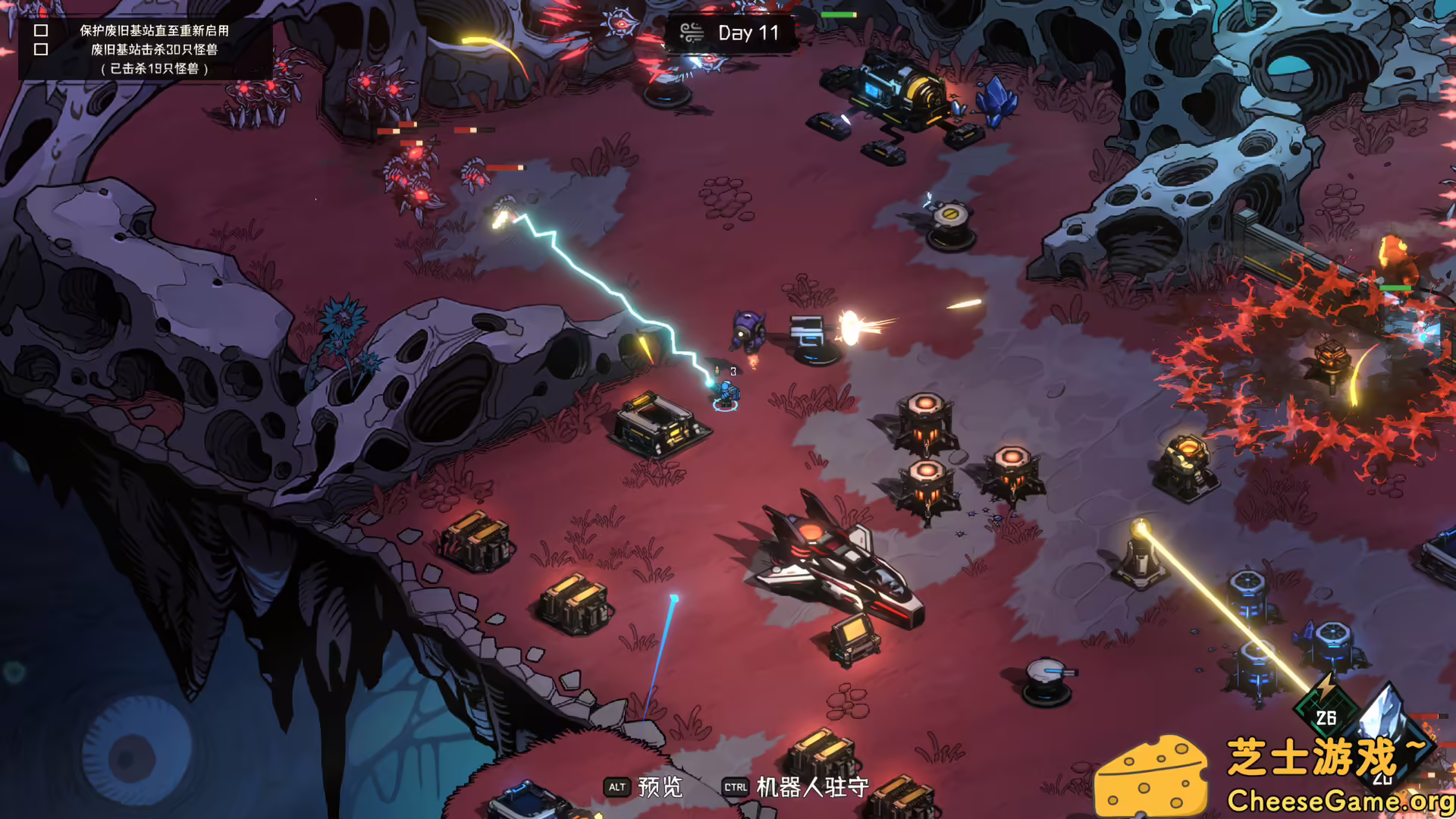Select the 保护废旧基站直至重新启用 objective
Screen dimensions: 1456x819
[154, 30]
